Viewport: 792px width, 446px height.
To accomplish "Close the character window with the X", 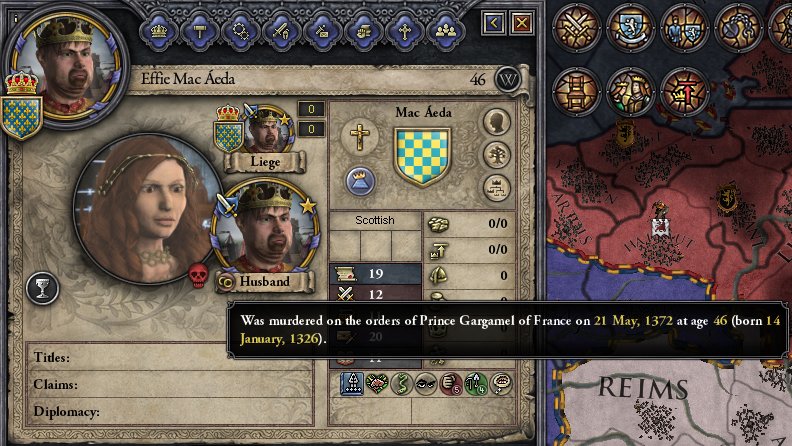I will (521, 22).
